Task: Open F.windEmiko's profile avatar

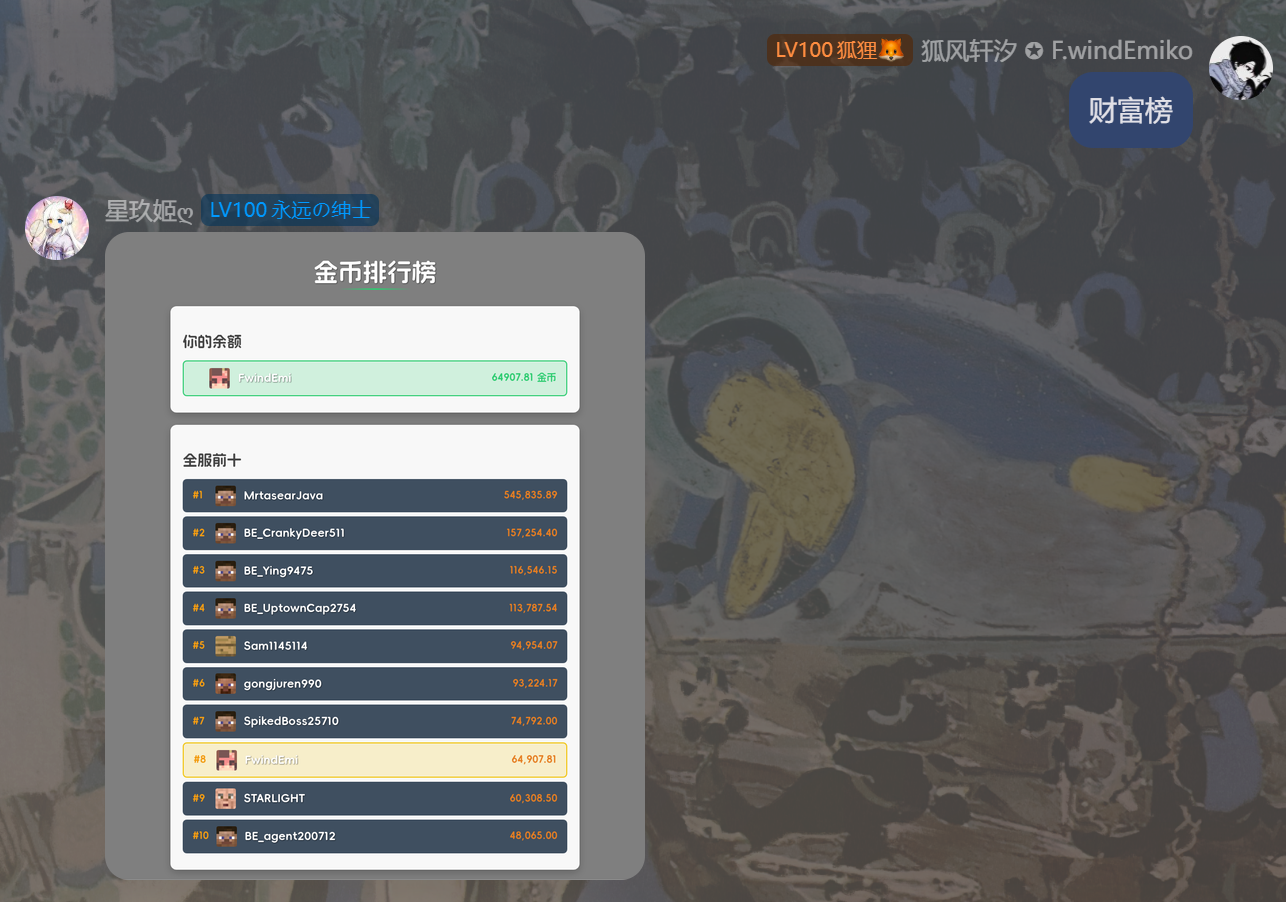Action: click(1240, 68)
